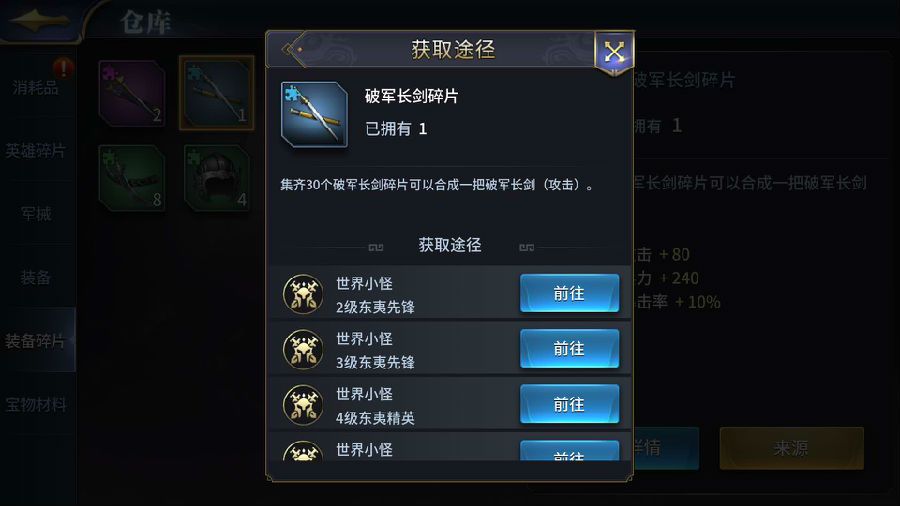Viewport: 900px width, 506px height.
Task: Select the purple weapon fragment slot
Action: pos(132,93)
